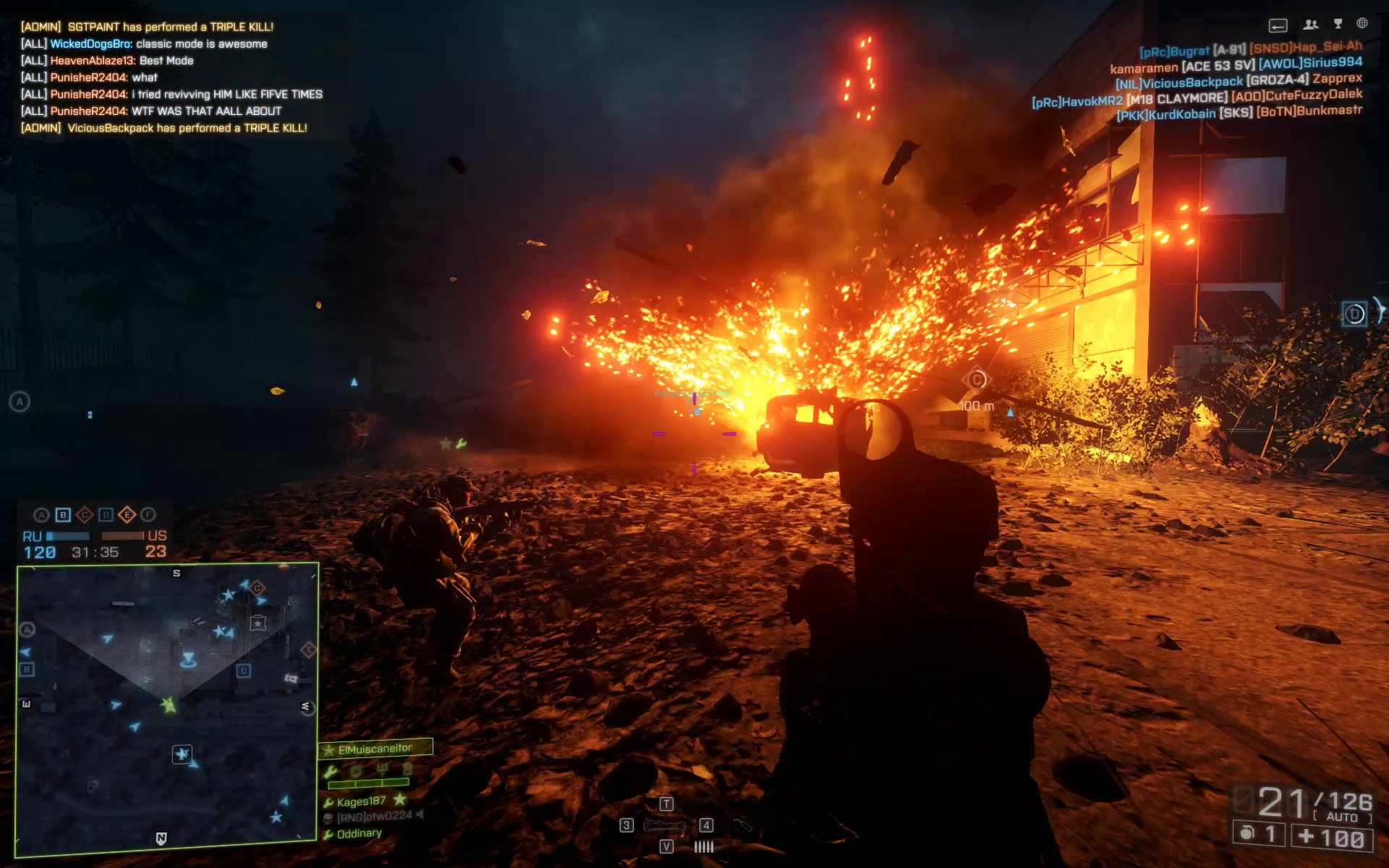The image size is (1389, 868).
Task: Click the friends icon in the top corner
Action: coord(1310,25)
